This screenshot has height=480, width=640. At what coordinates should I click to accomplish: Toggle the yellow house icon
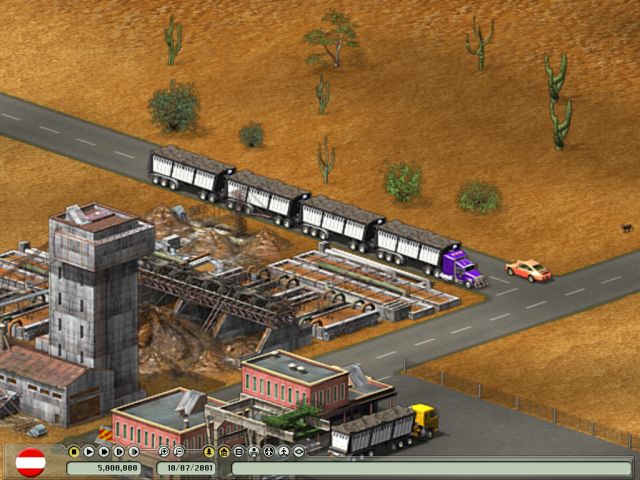tap(224, 451)
